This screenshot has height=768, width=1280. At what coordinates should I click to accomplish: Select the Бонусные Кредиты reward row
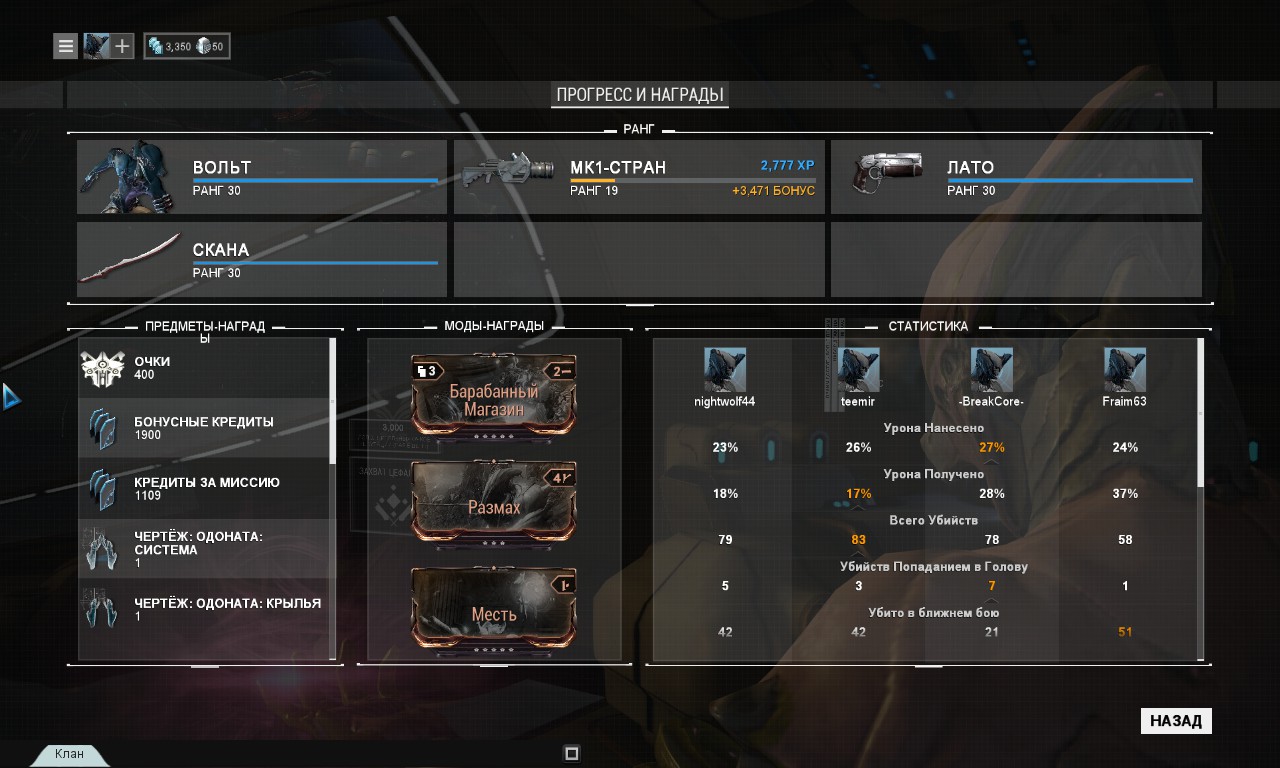[204, 428]
